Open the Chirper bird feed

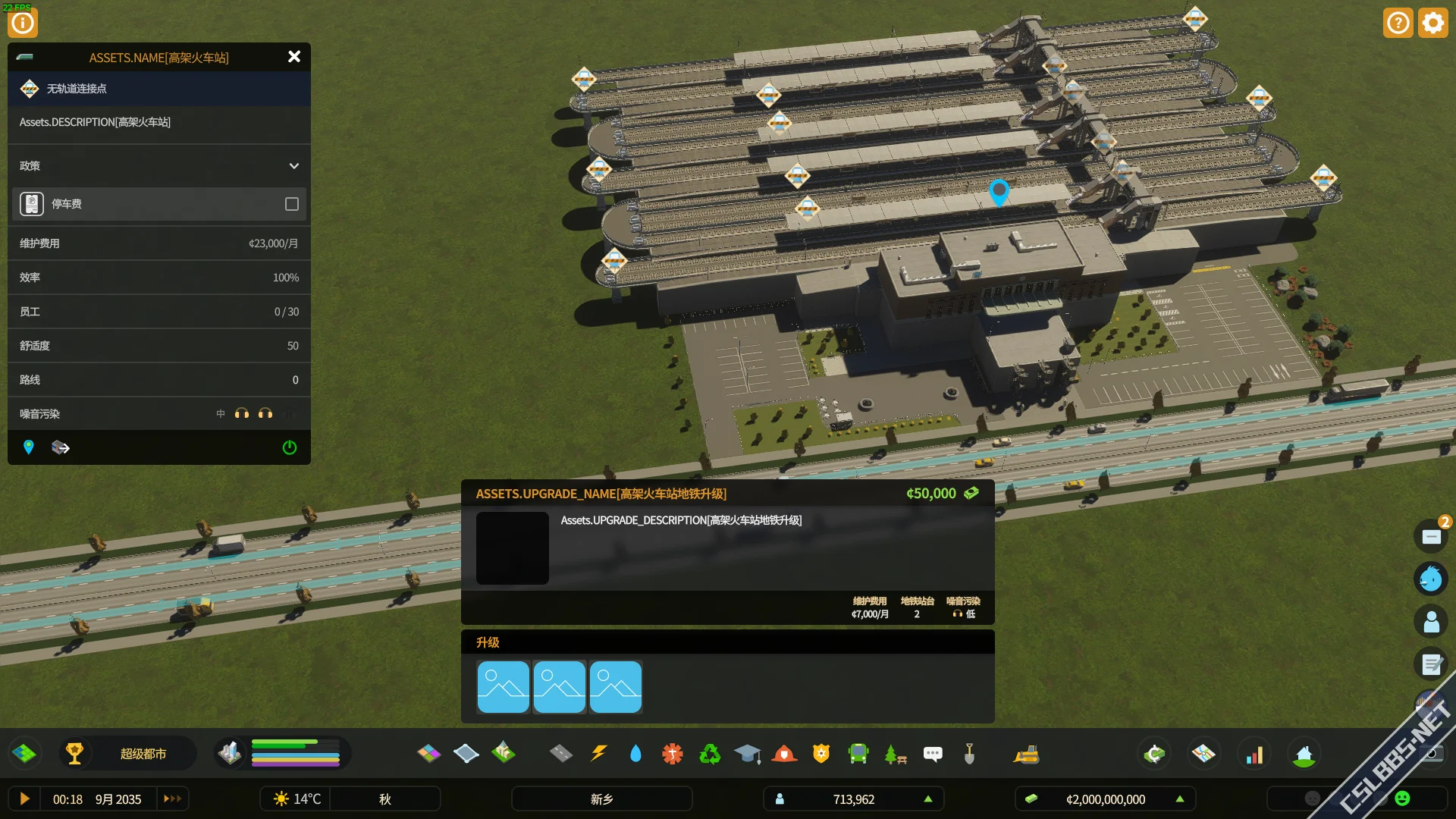pos(1431,579)
